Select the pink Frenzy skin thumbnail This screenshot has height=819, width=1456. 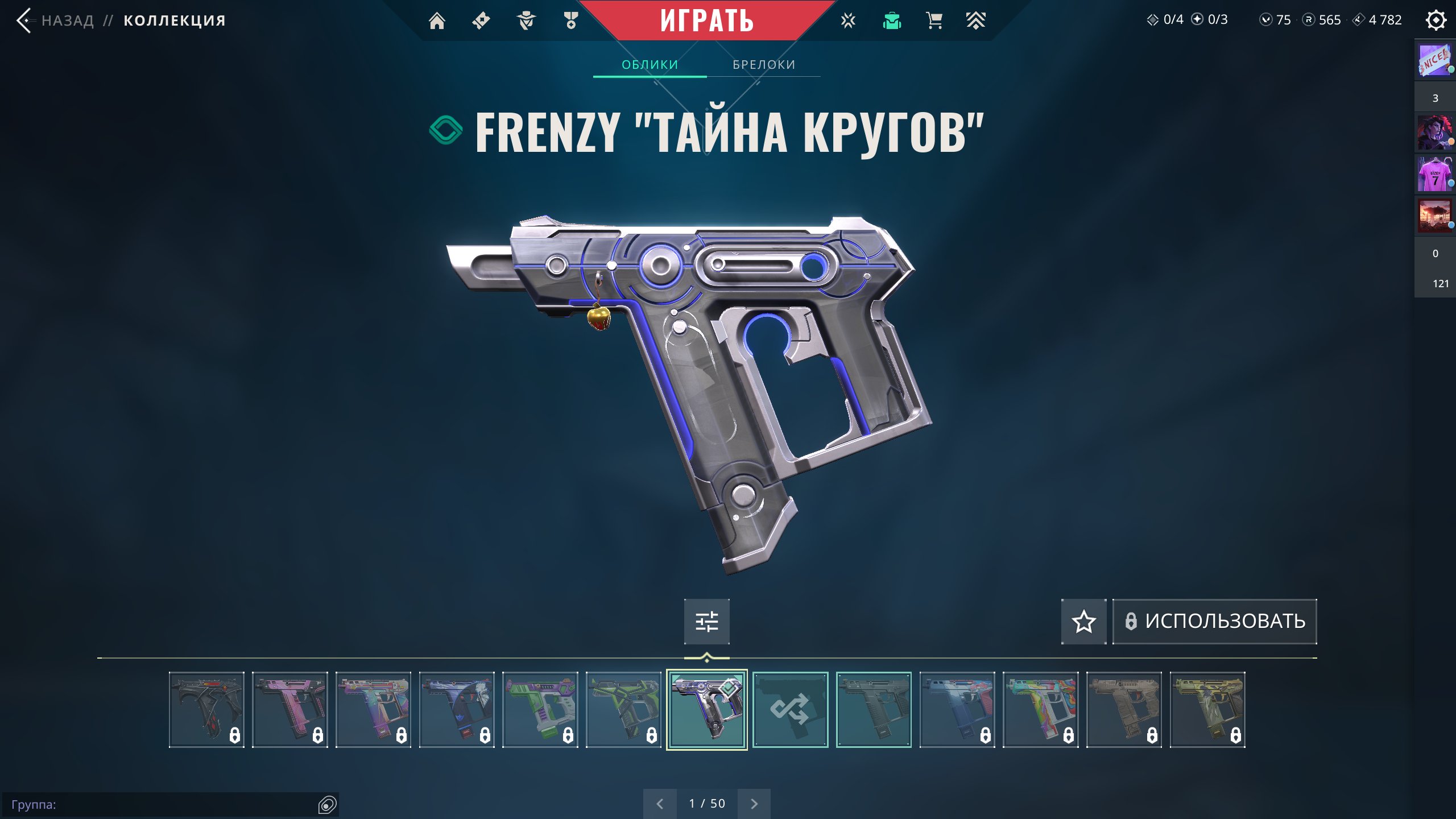289,709
